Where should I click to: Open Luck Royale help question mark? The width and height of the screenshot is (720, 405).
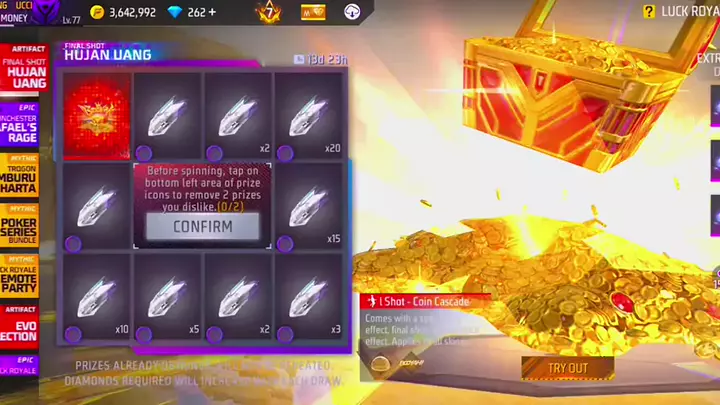pos(650,11)
